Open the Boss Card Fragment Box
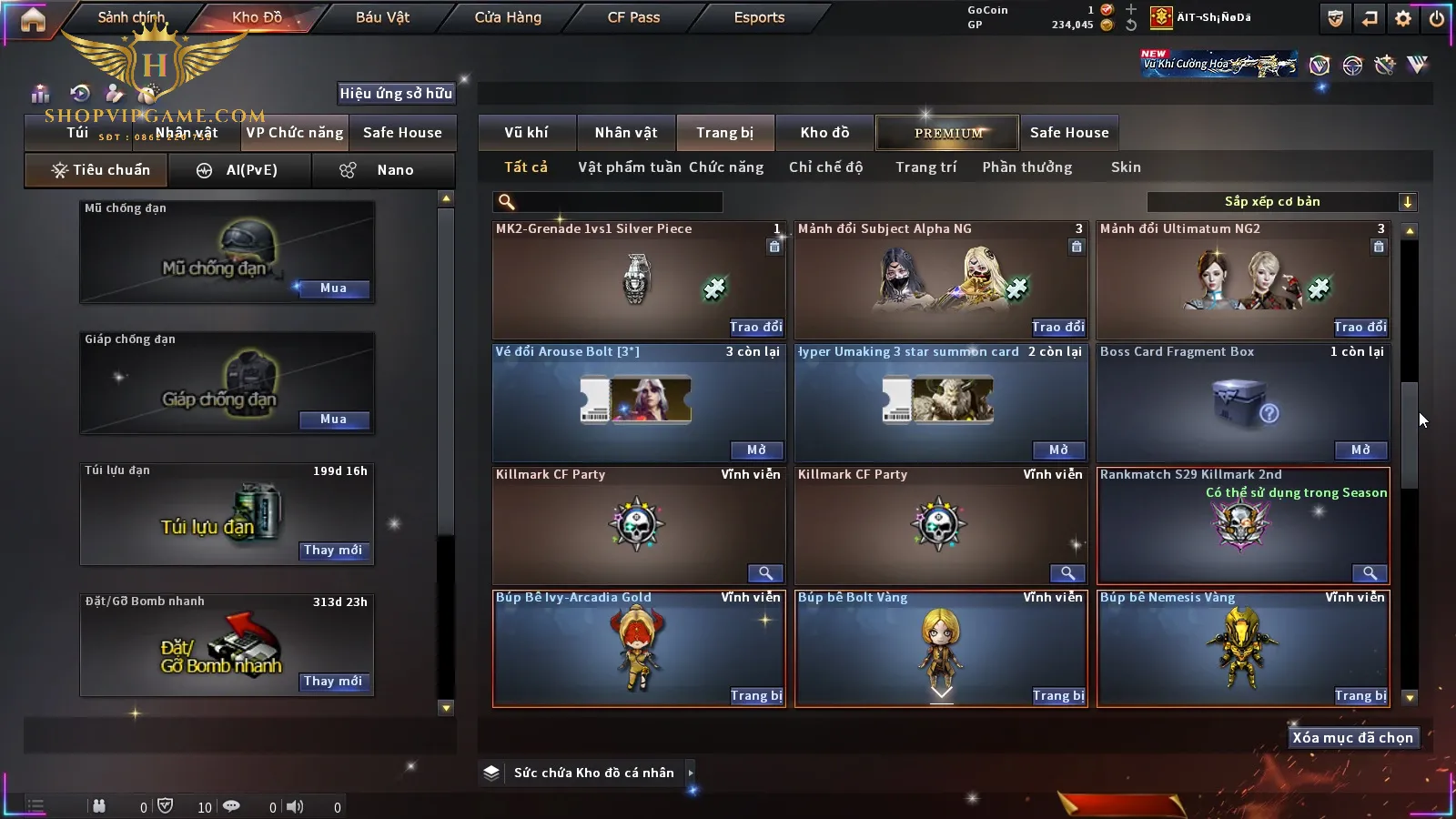 1360,450
